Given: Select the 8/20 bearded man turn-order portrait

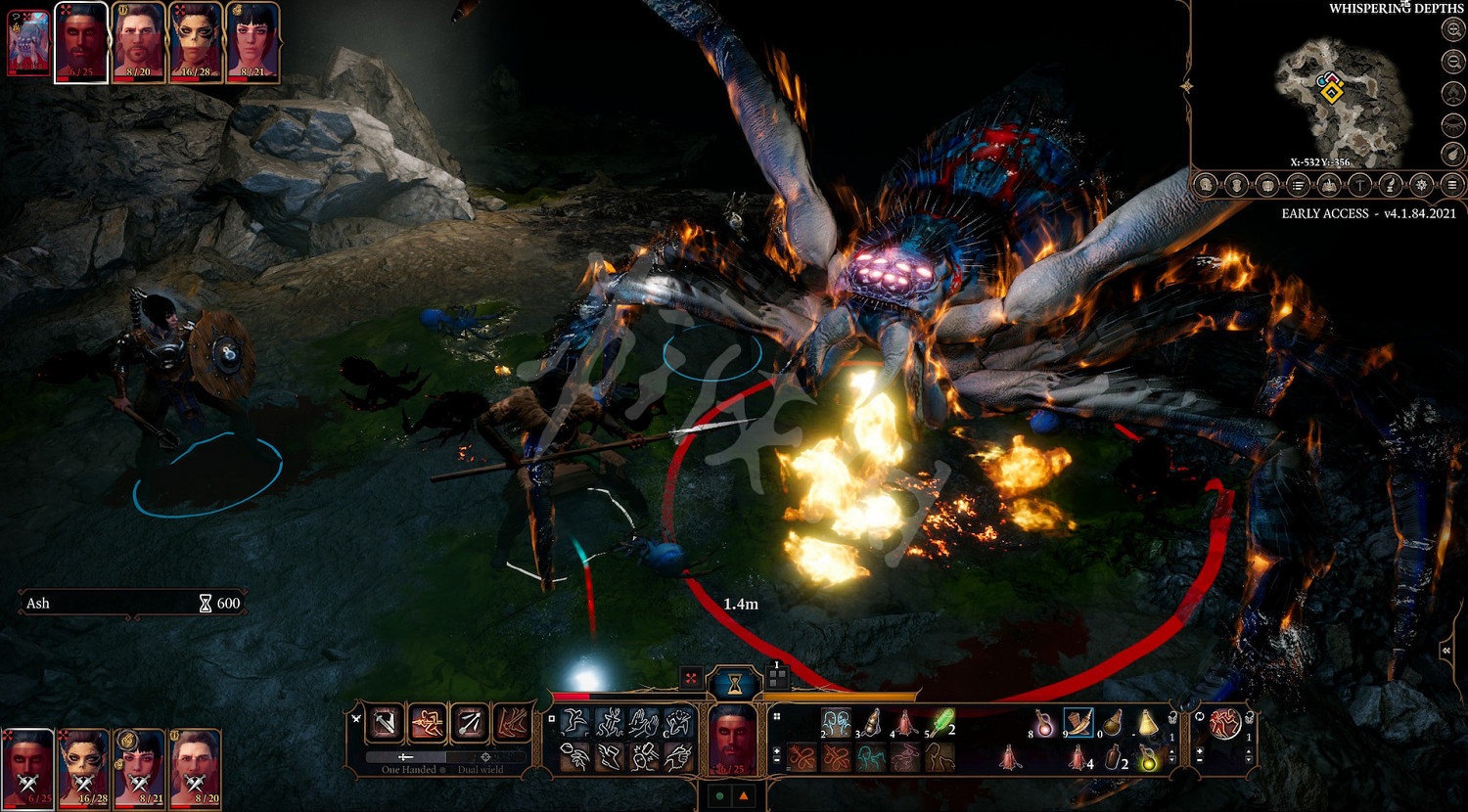Looking at the screenshot, I should [x=138, y=42].
